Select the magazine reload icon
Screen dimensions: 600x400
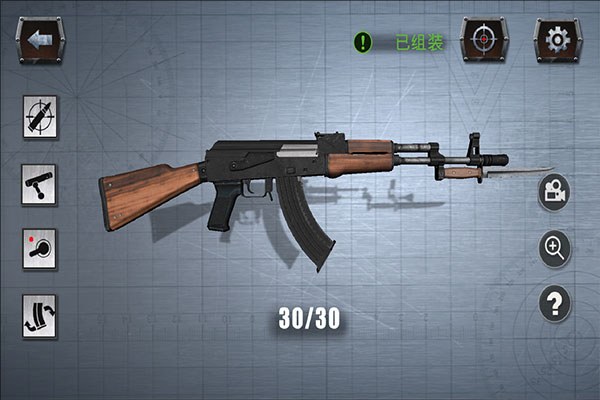(x=40, y=315)
